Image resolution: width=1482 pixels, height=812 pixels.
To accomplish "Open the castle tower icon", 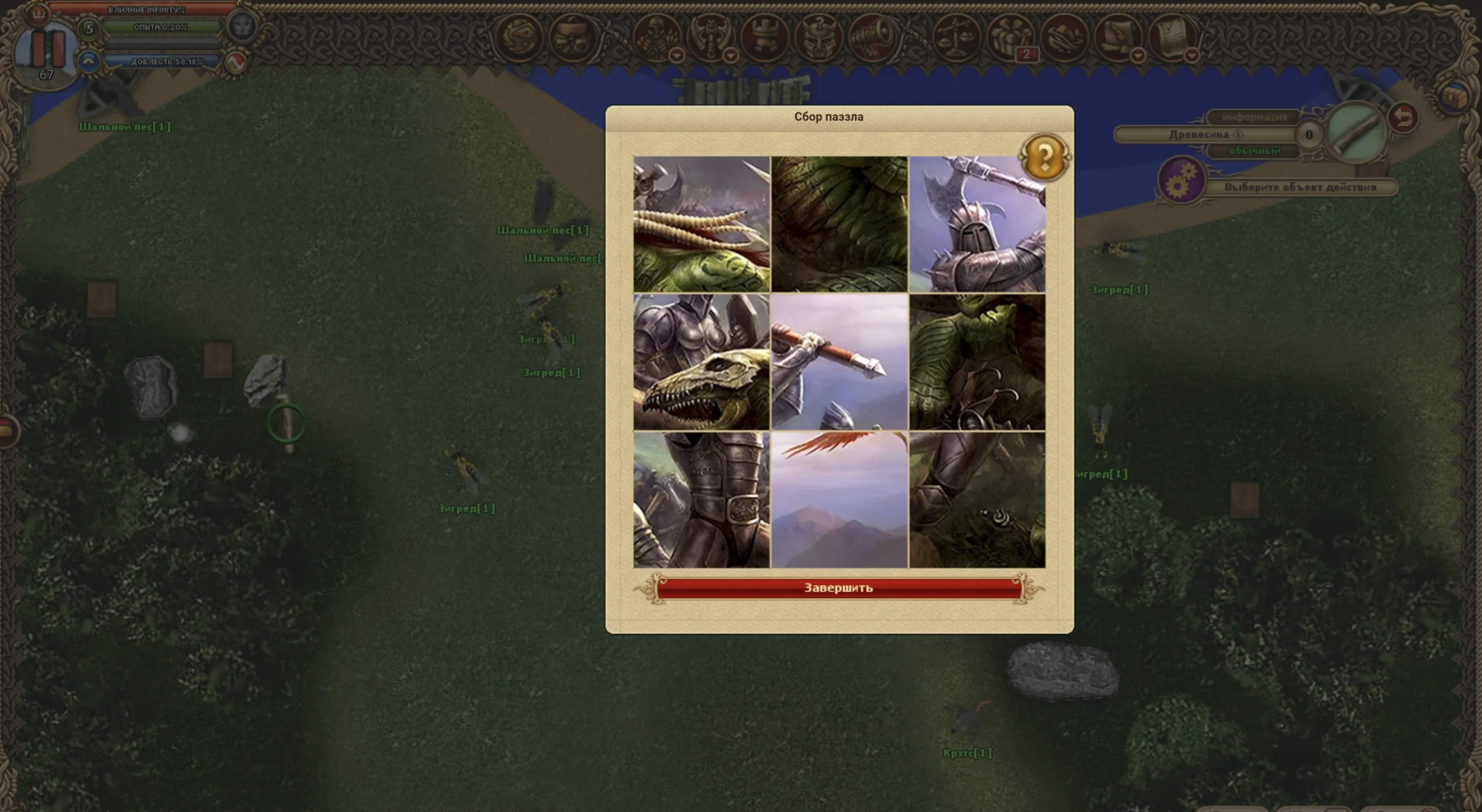I will 764,36.
